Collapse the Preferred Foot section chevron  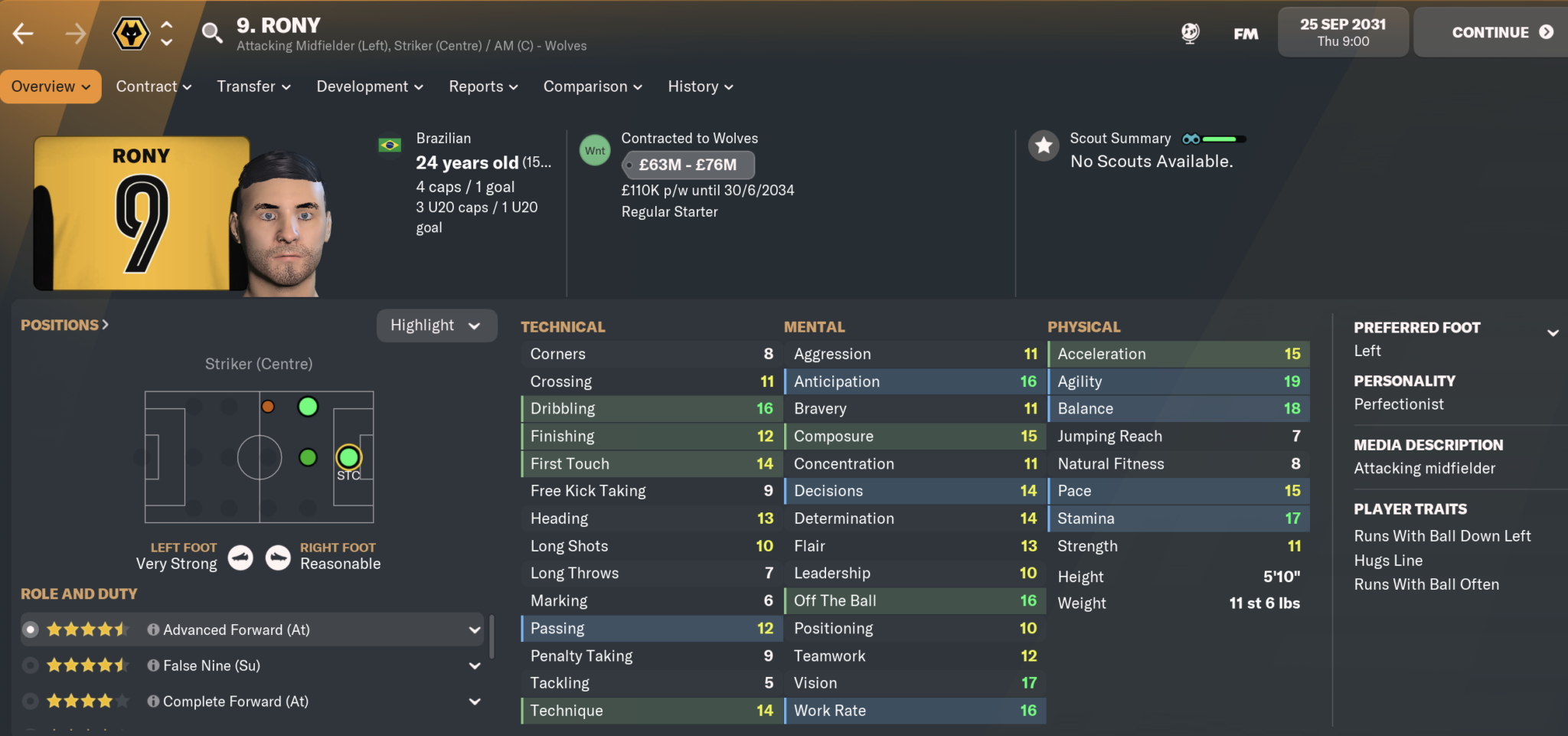(1554, 333)
